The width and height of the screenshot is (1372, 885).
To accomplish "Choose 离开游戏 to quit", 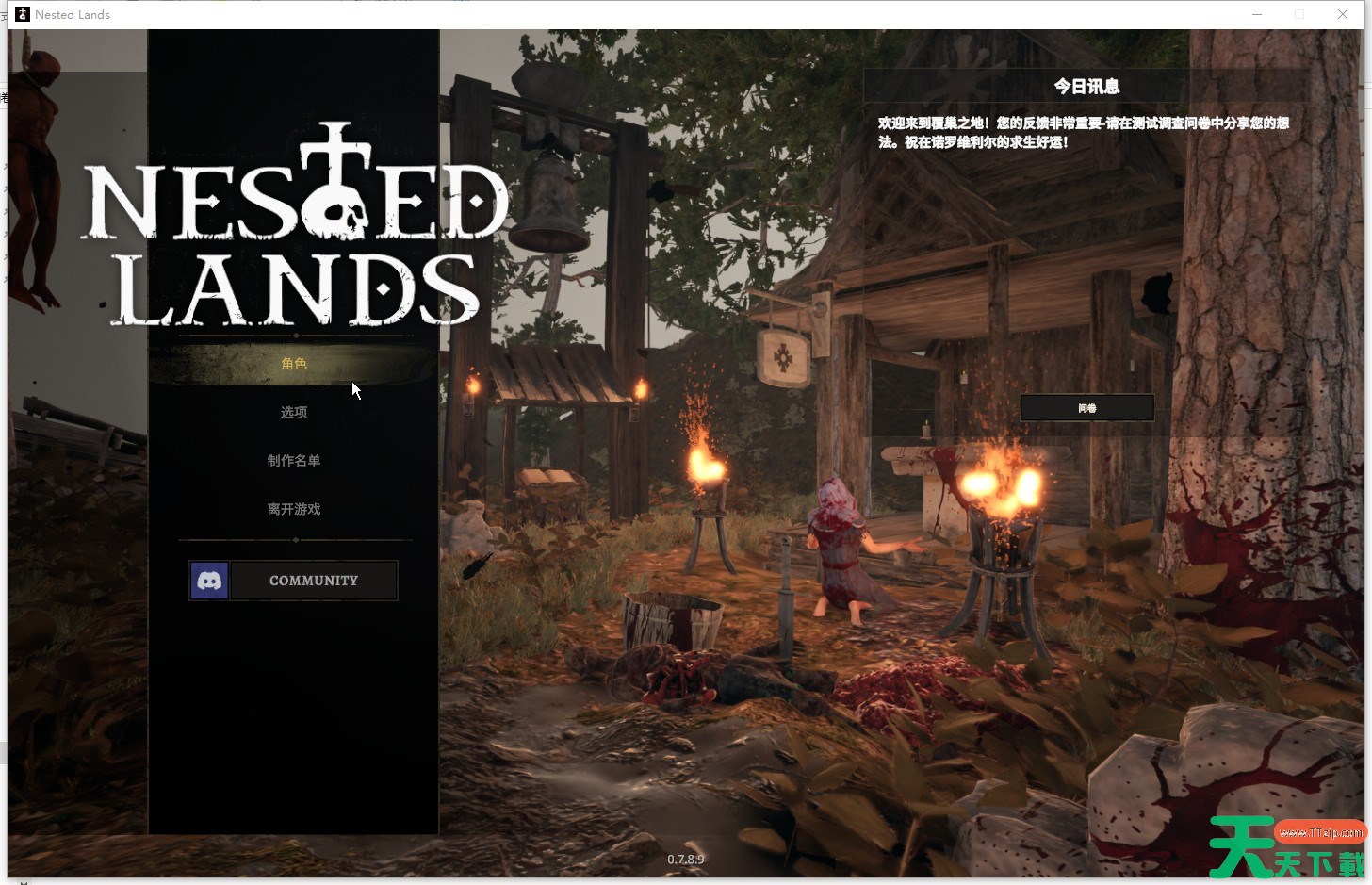I will pyautogui.click(x=294, y=509).
